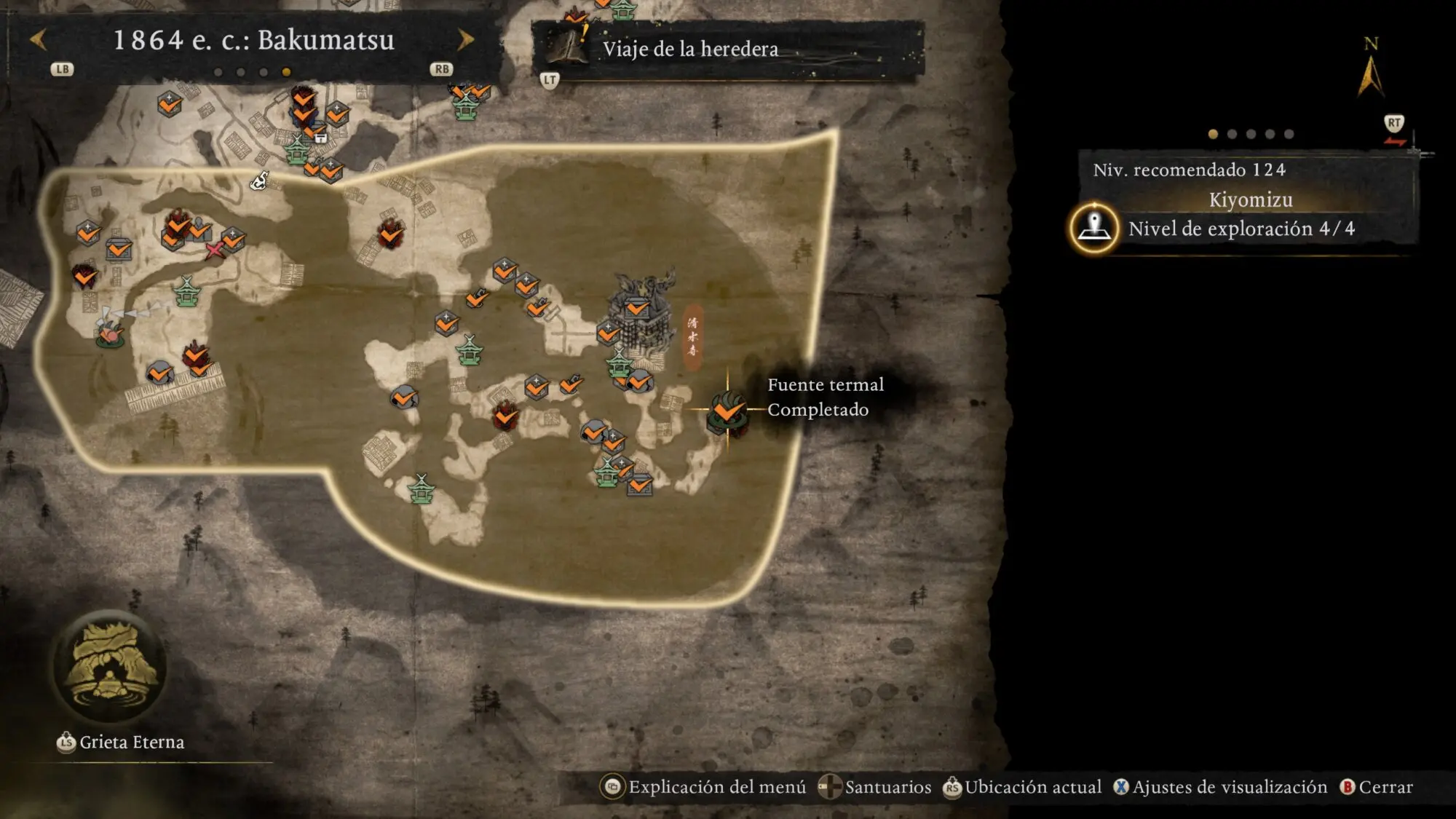1456x819 pixels.
Task: Close the map with Cerrar
Action: pyautogui.click(x=1376, y=787)
